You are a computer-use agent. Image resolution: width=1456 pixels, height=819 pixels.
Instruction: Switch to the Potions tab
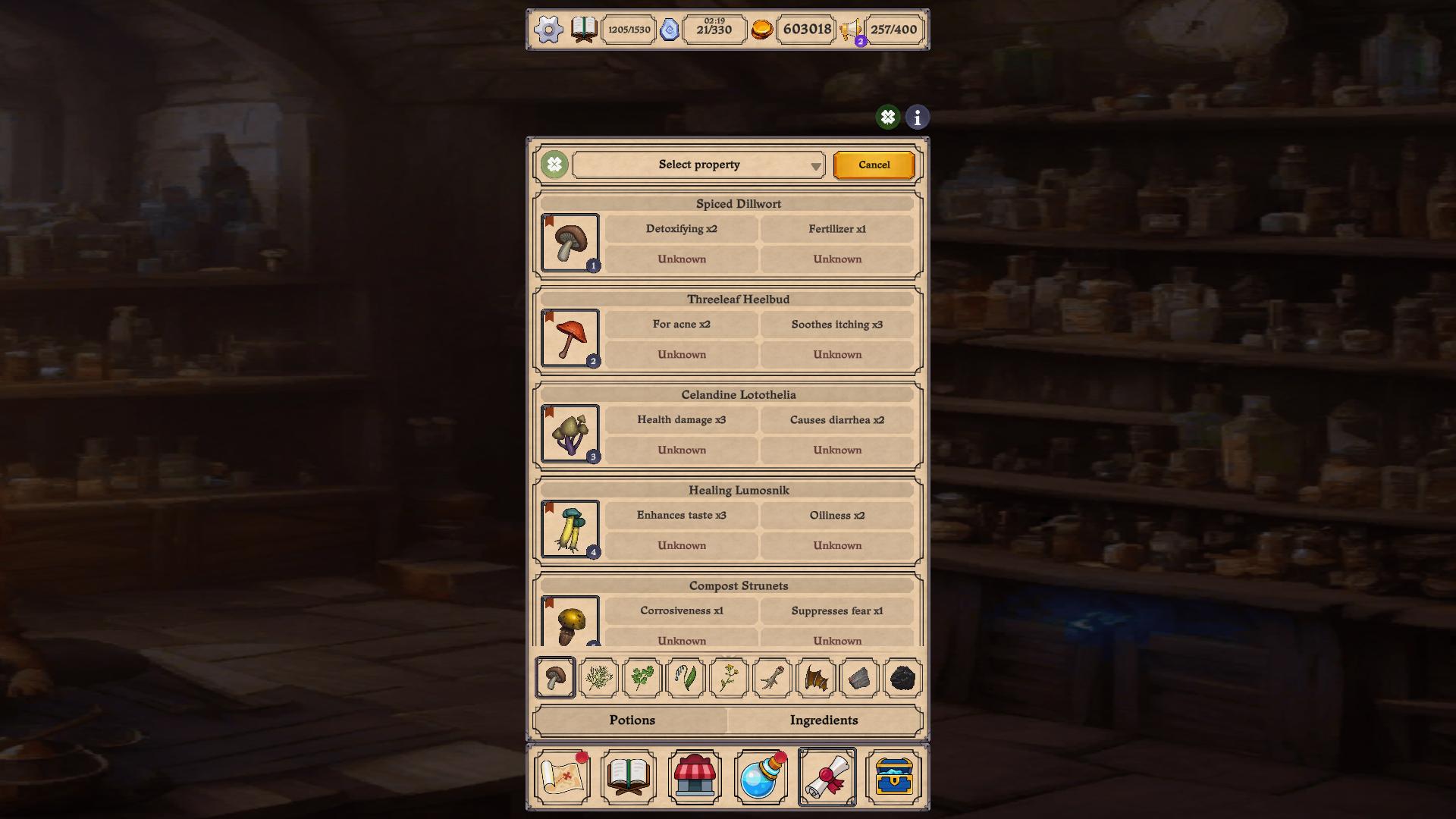pos(631,720)
